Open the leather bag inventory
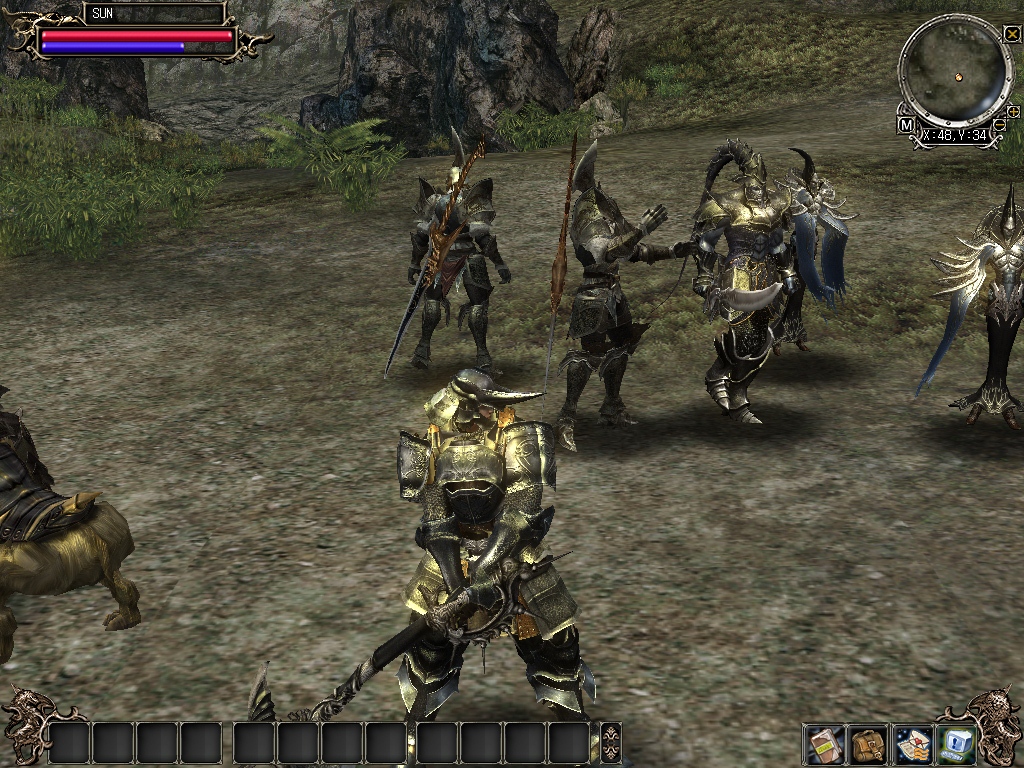1024x768 pixels. pos(868,743)
